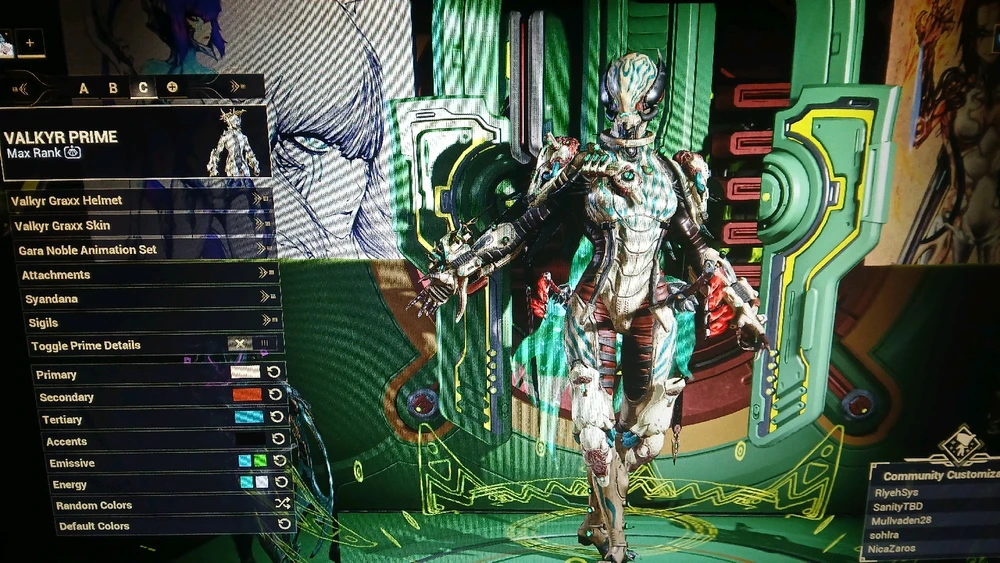Switch to appearance config slot B
The image size is (1000, 563).
(x=113, y=88)
